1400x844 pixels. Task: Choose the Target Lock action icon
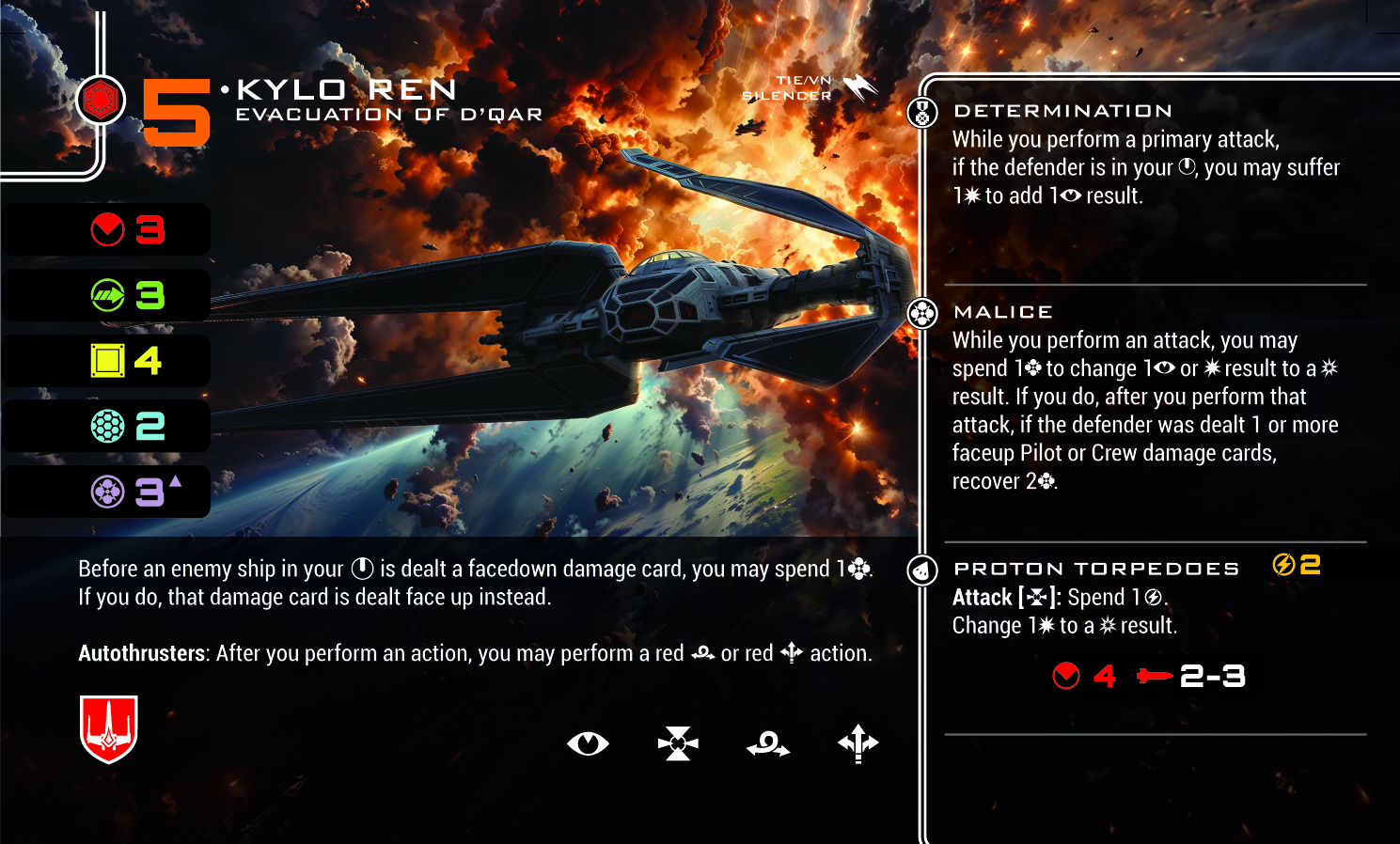click(x=678, y=743)
